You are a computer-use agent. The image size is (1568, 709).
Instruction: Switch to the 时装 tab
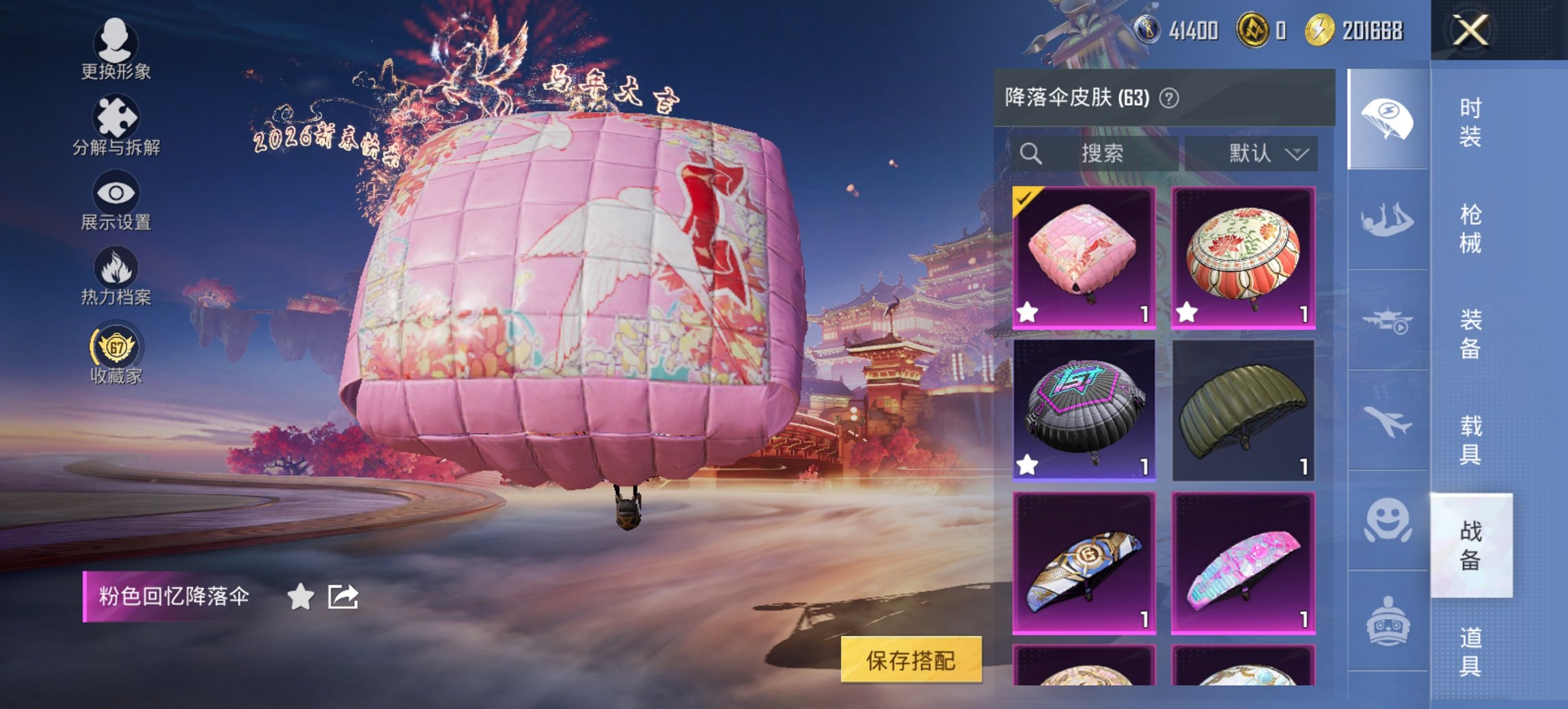click(1470, 122)
